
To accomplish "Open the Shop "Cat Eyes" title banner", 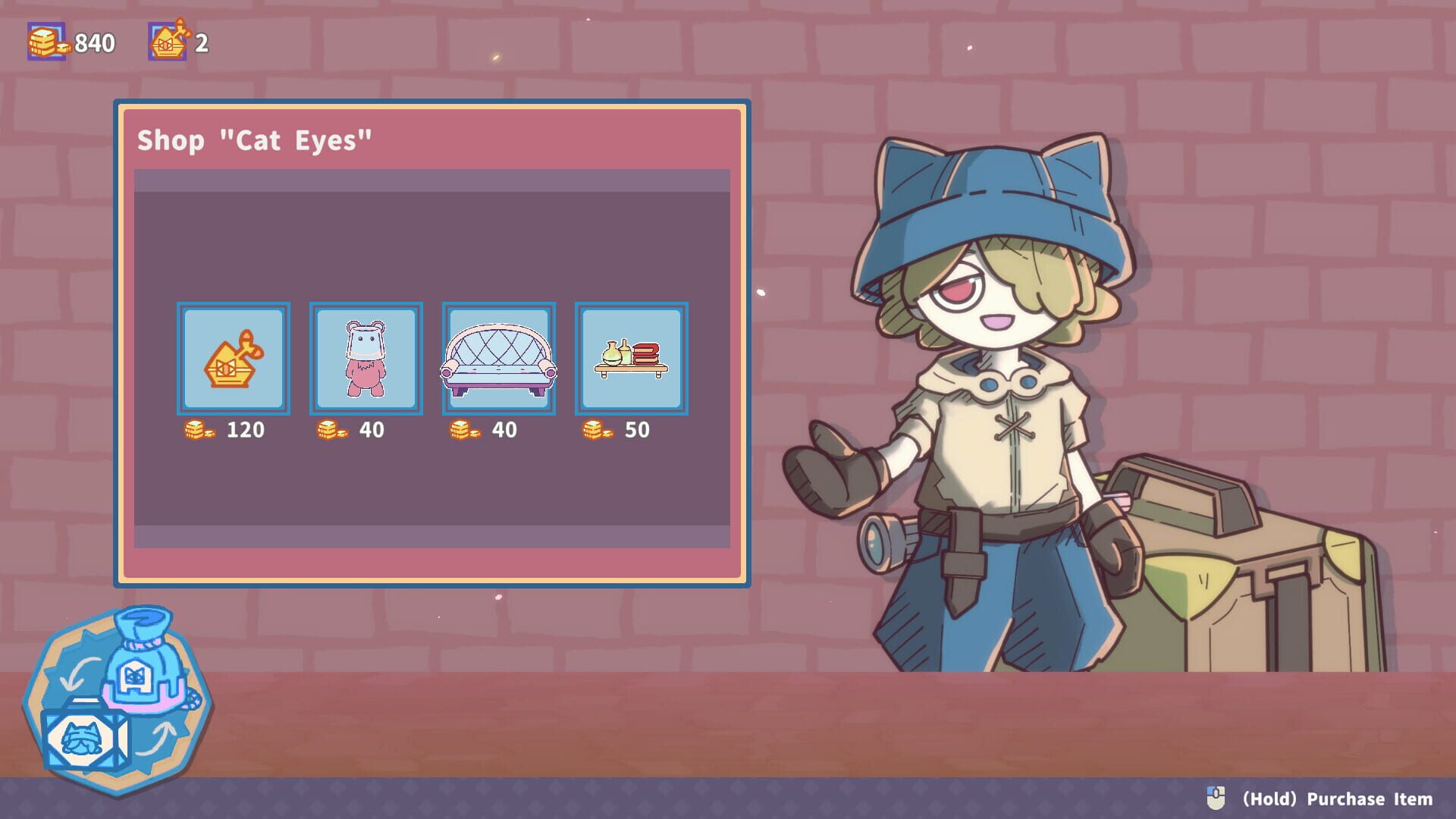I will pos(254,140).
